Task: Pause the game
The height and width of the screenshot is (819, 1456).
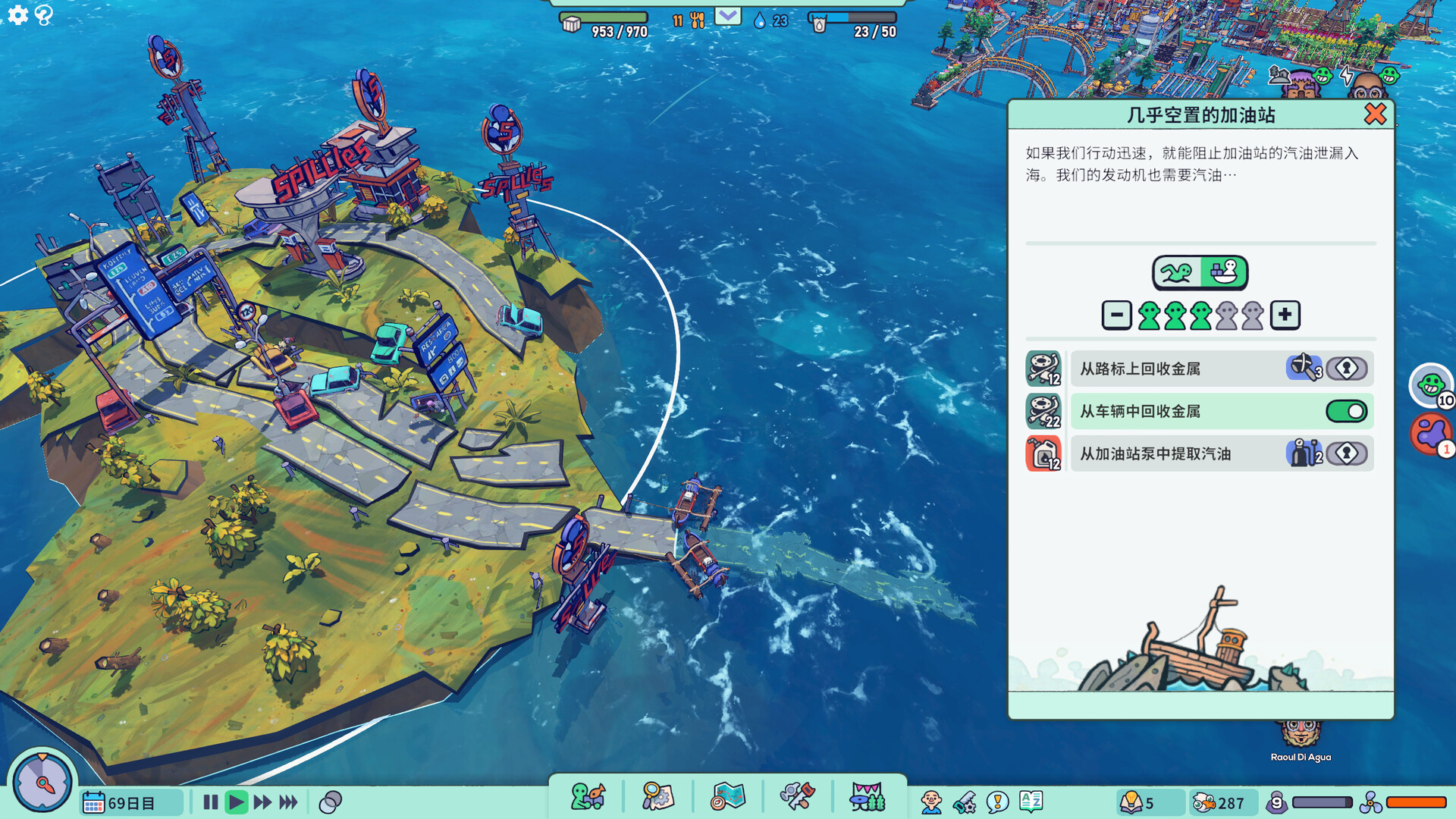Action: [x=211, y=802]
